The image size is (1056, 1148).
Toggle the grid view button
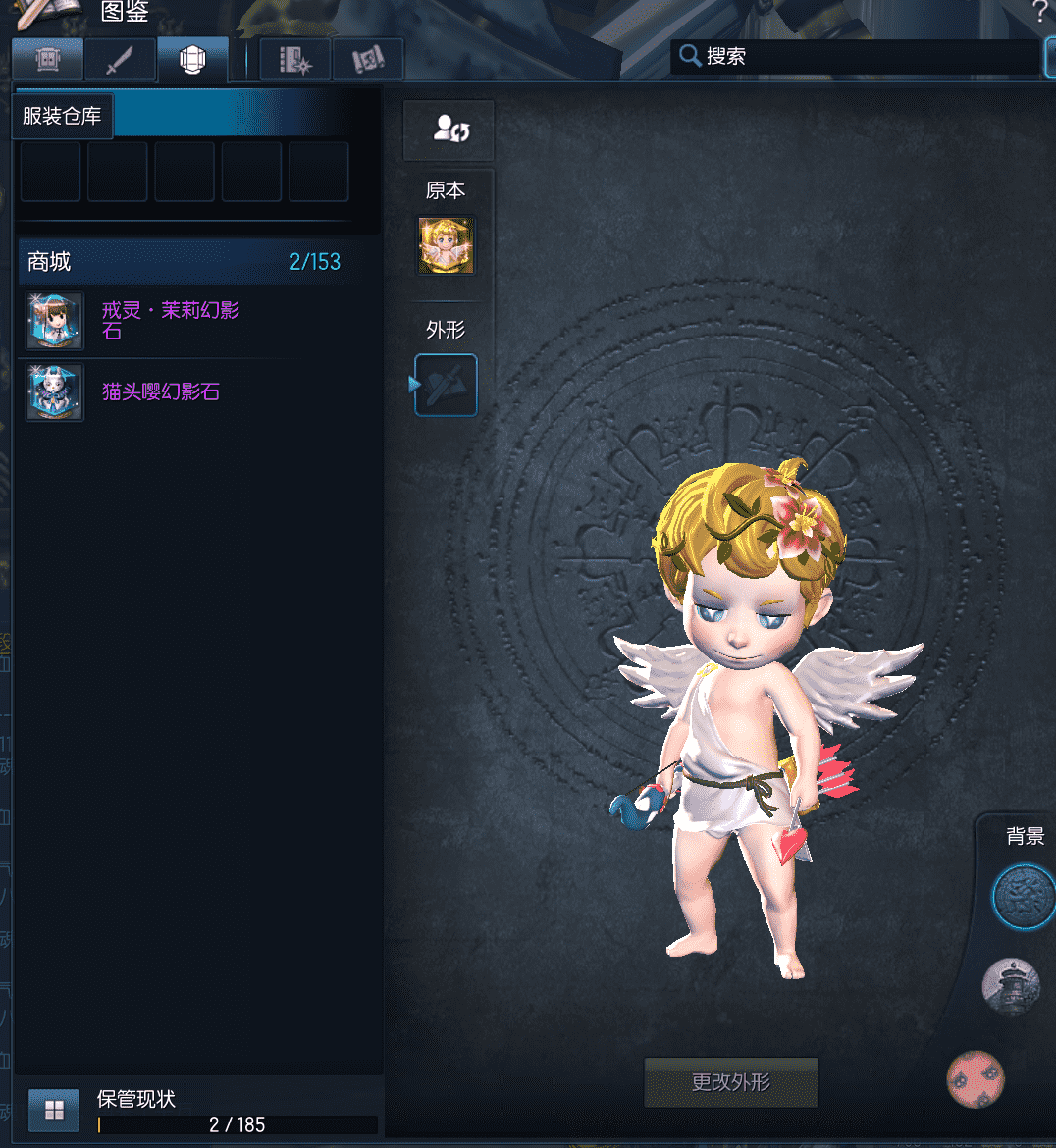[54, 1110]
